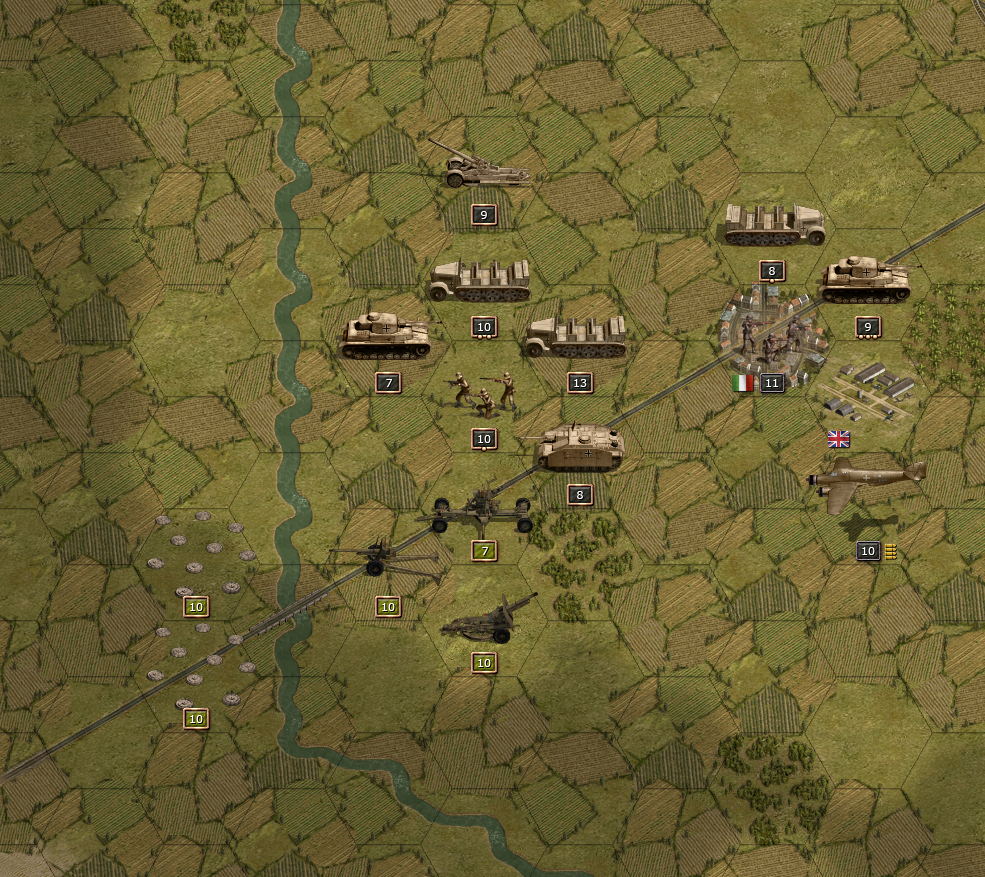Select the panzer tank with strength 7
The image size is (985, 877).
[x=386, y=335]
